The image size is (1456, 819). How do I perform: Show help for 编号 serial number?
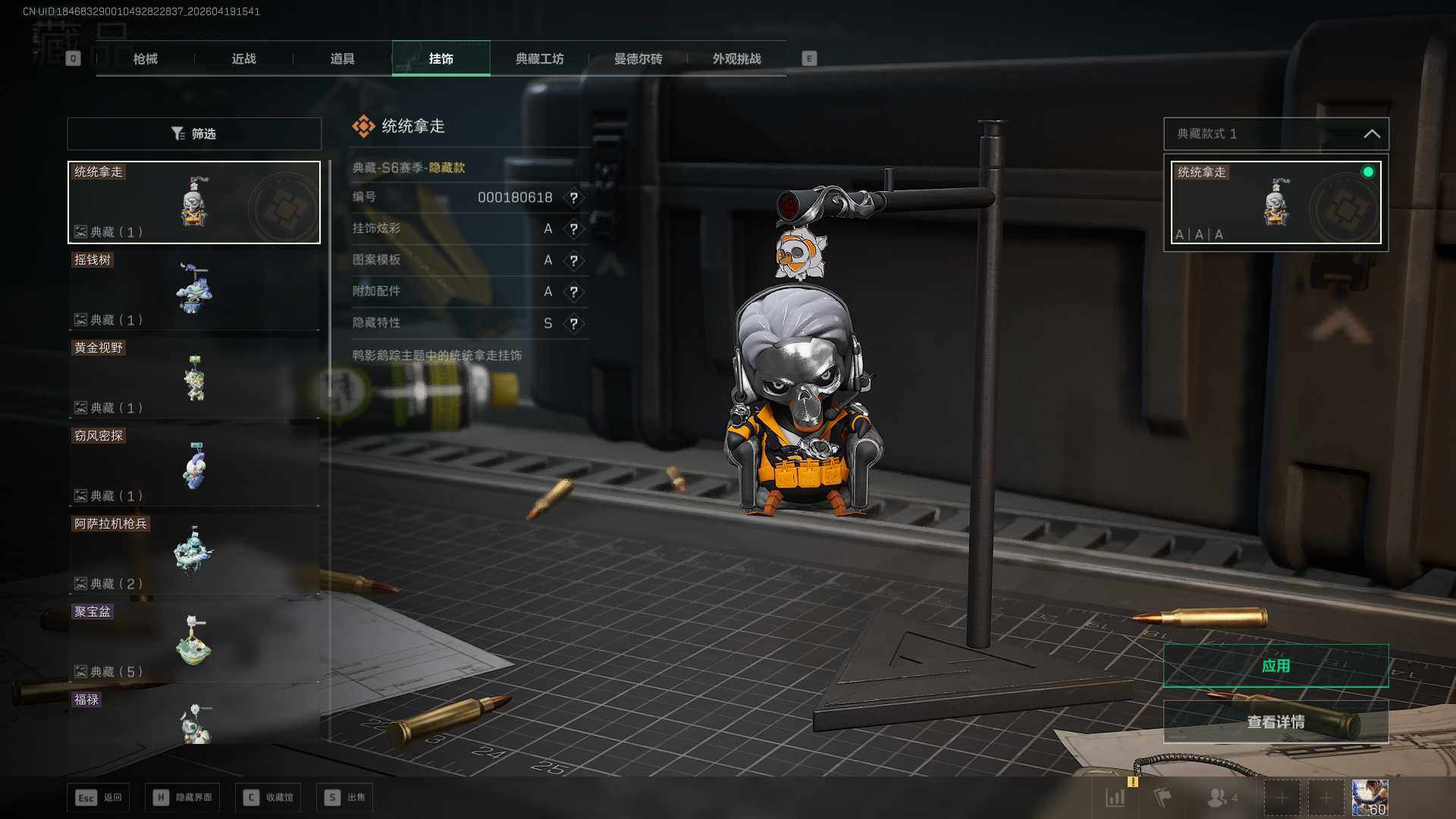click(574, 198)
